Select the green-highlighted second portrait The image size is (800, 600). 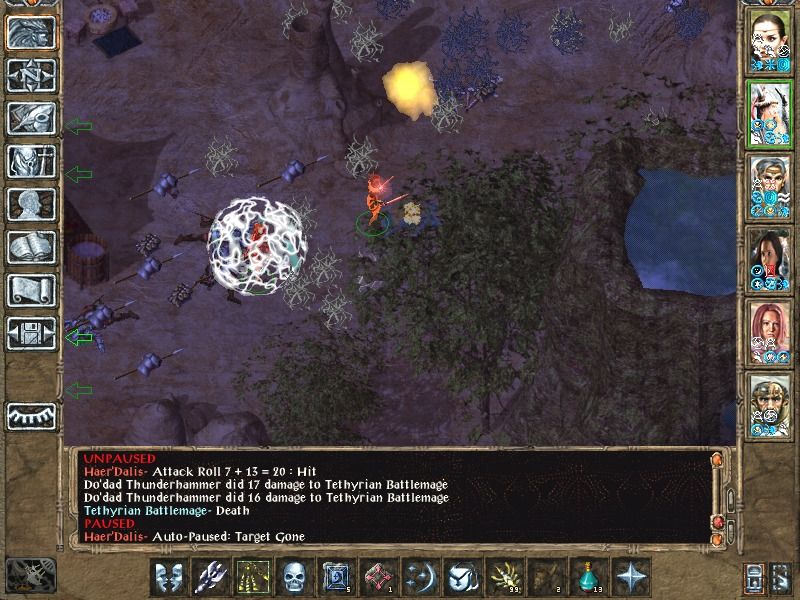click(x=770, y=112)
